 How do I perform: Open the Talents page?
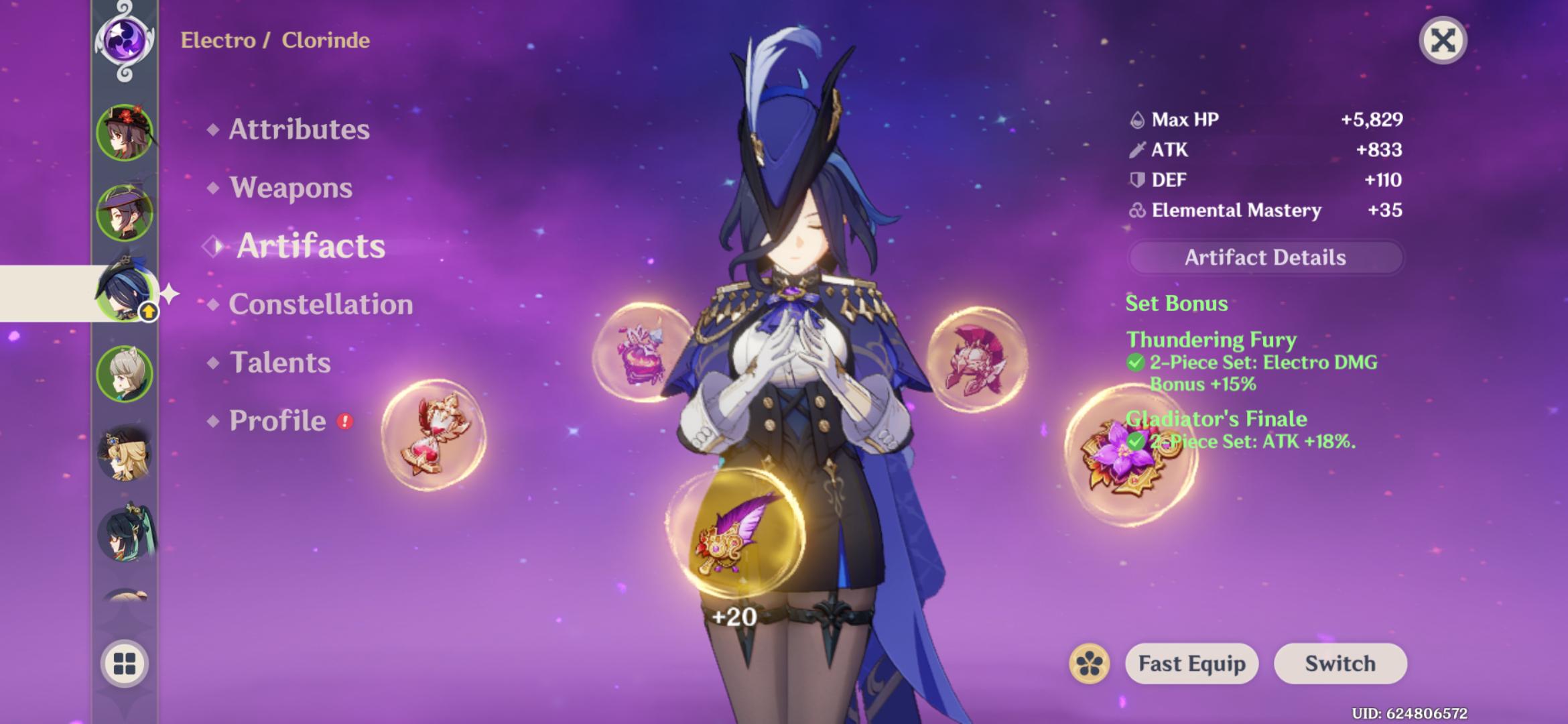(280, 363)
